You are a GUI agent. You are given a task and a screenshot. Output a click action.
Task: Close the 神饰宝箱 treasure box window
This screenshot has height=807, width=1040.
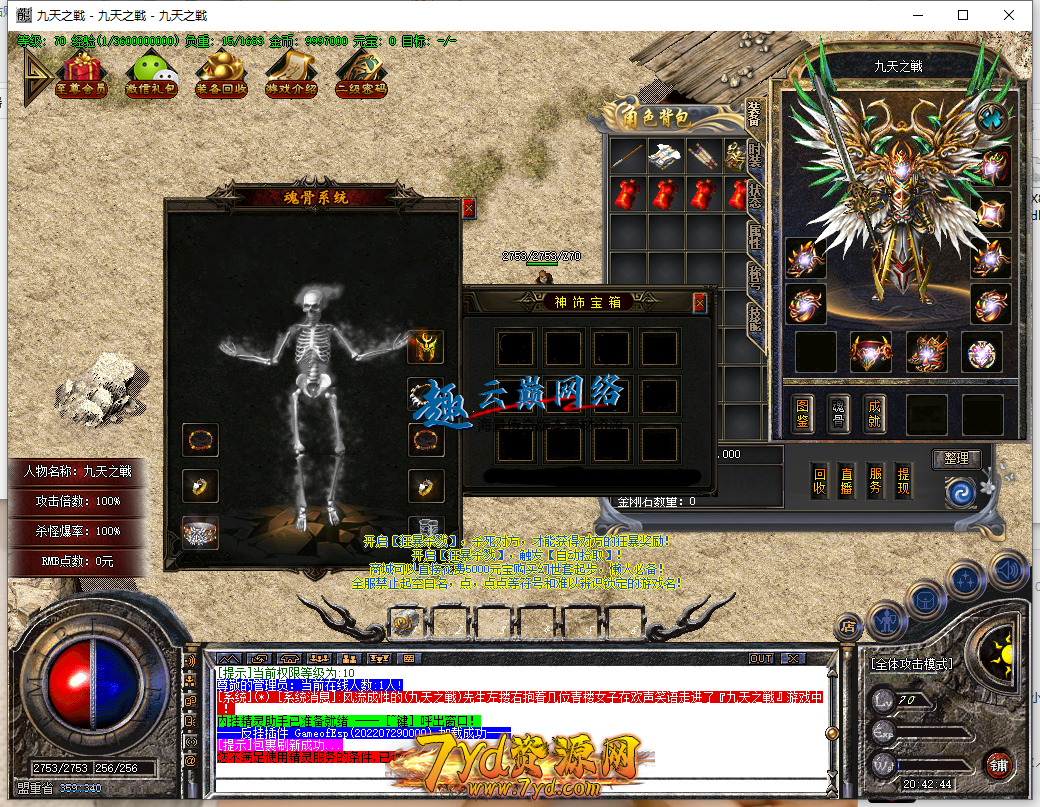(699, 301)
